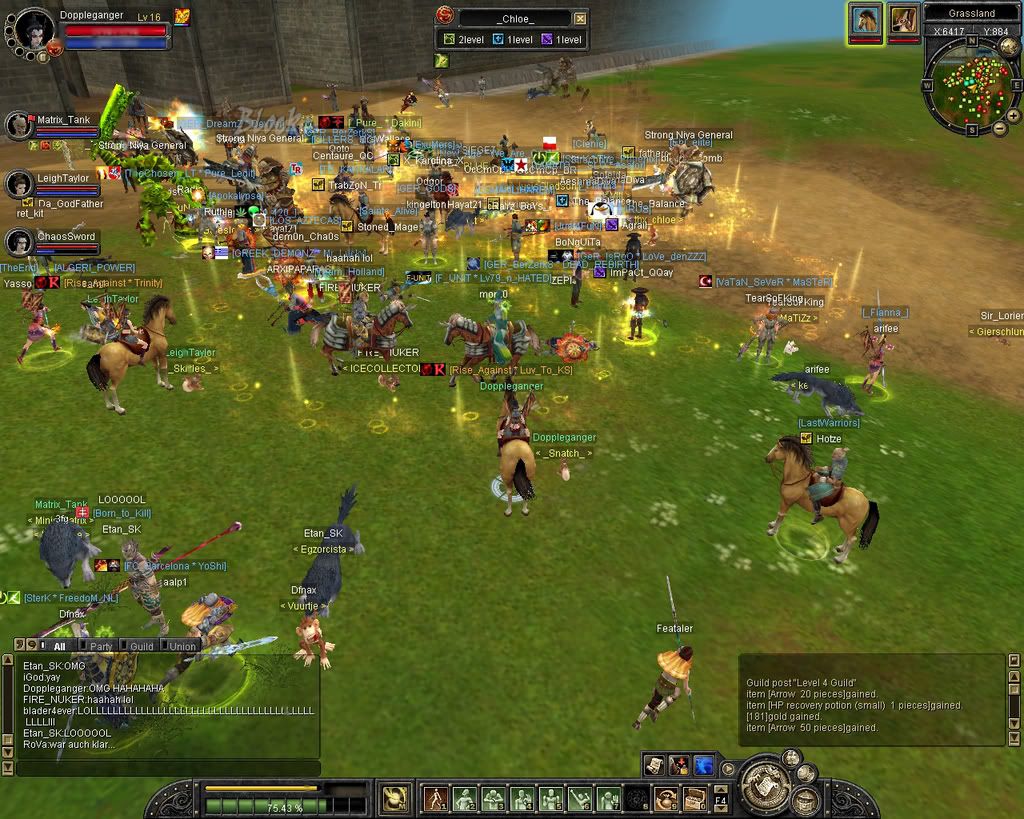
Task: Zoom out the minimap with minus button
Action: tap(999, 128)
